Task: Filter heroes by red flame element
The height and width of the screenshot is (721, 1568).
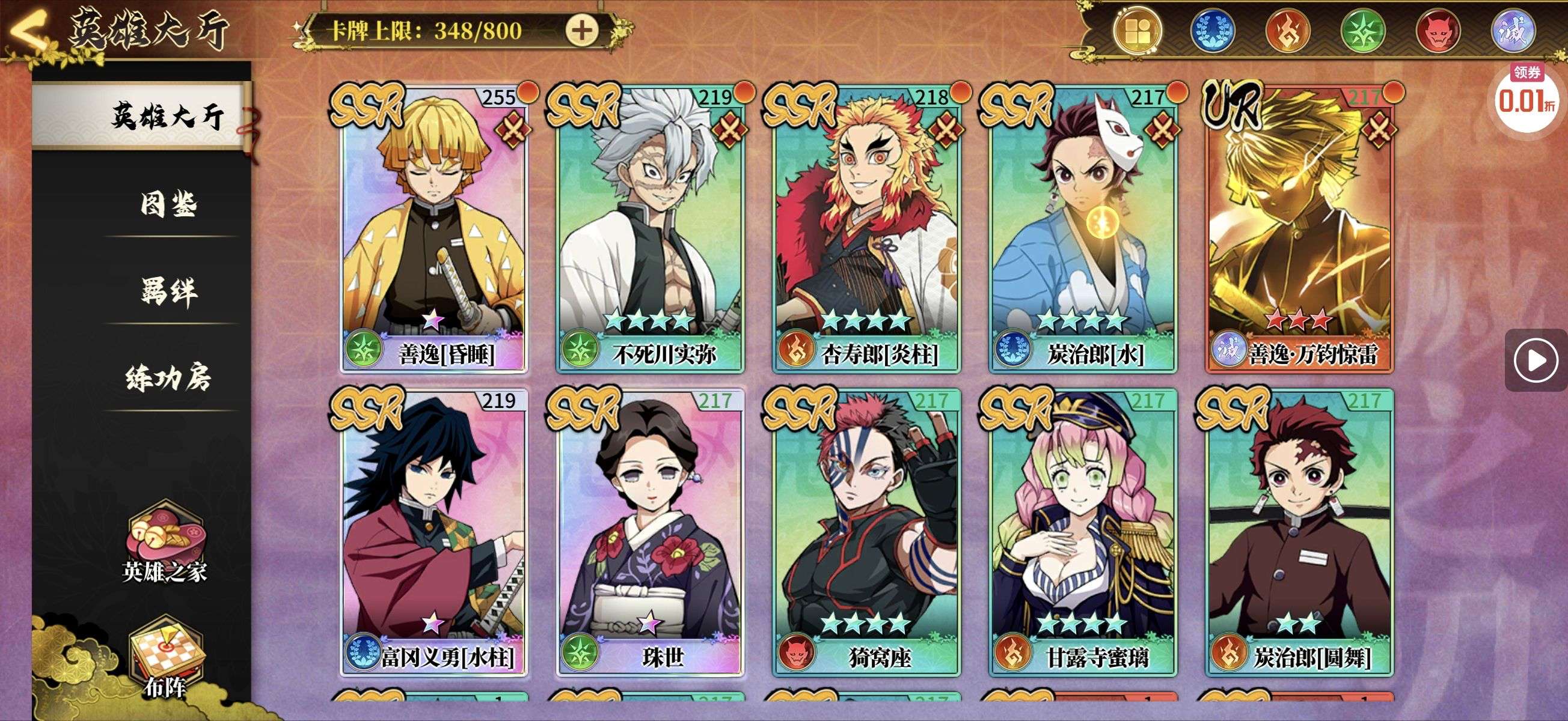Action: pyautogui.click(x=1287, y=31)
